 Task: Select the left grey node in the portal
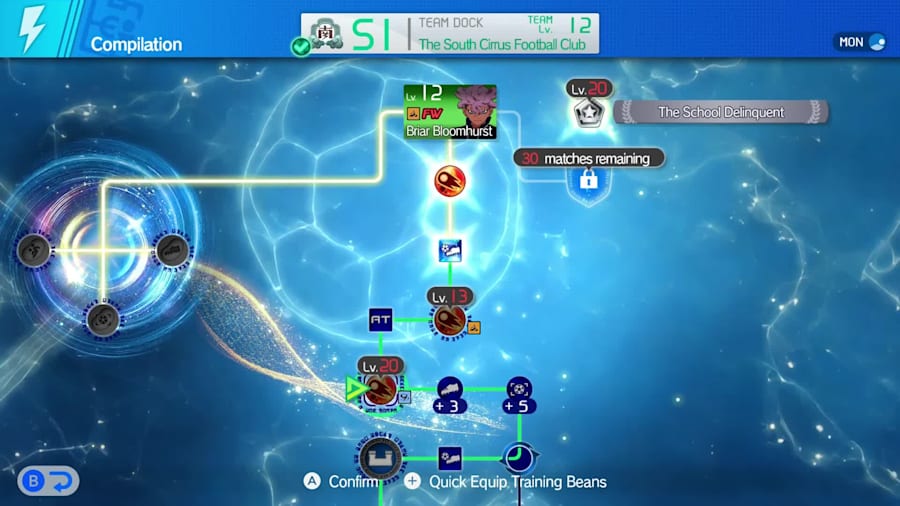[x=35, y=250]
